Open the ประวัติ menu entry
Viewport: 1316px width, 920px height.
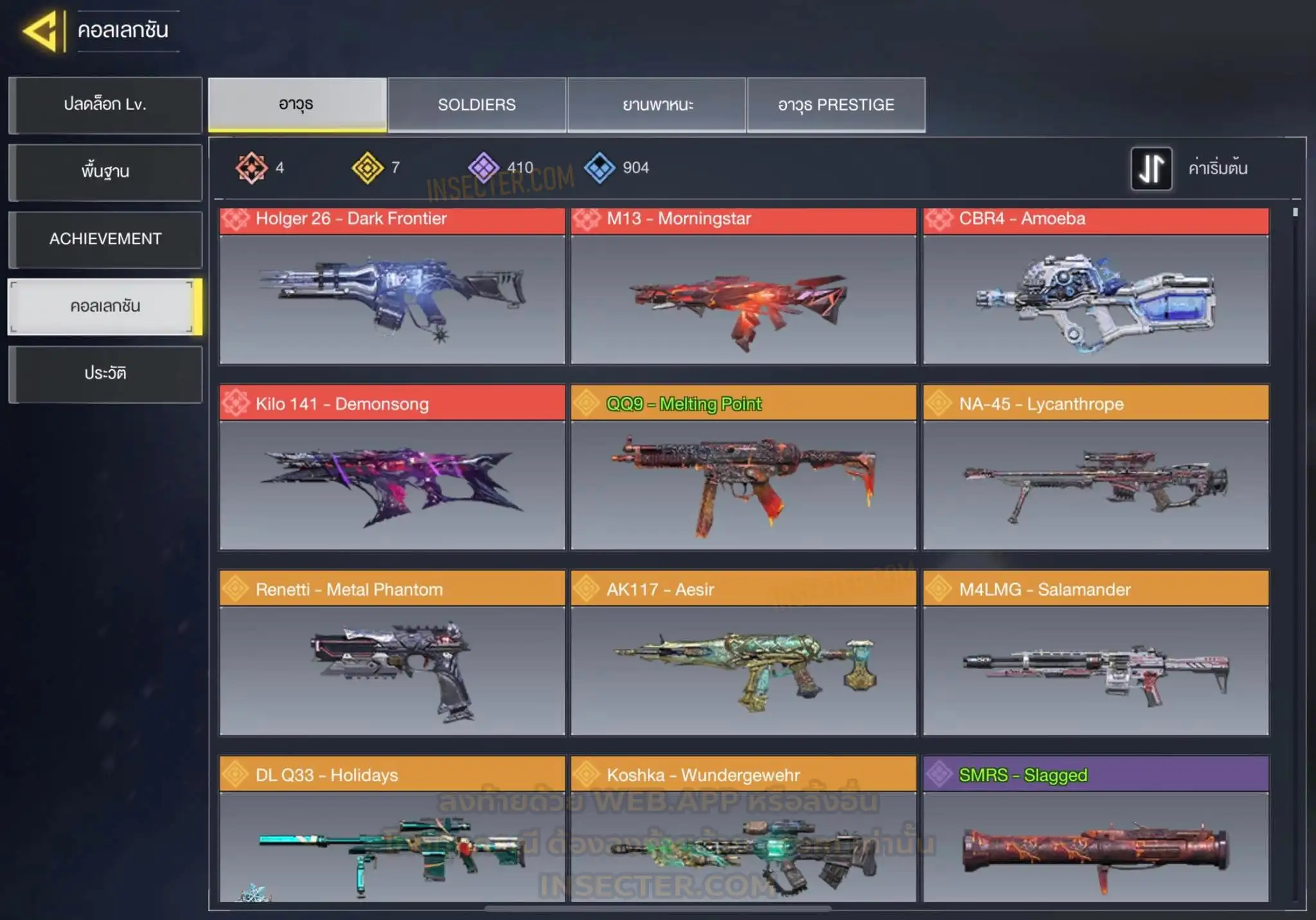pyautogui.click(x=105, y=374)
